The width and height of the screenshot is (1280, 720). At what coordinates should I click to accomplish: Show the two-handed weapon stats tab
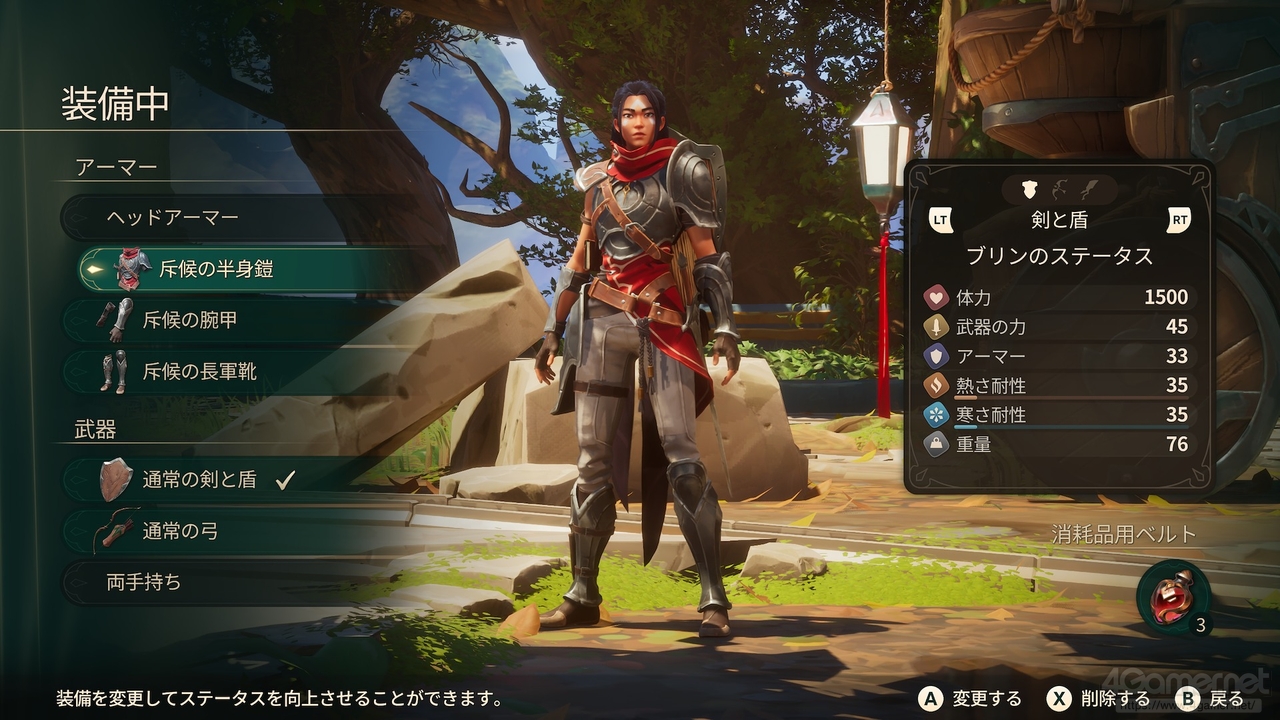[1089, 189]
